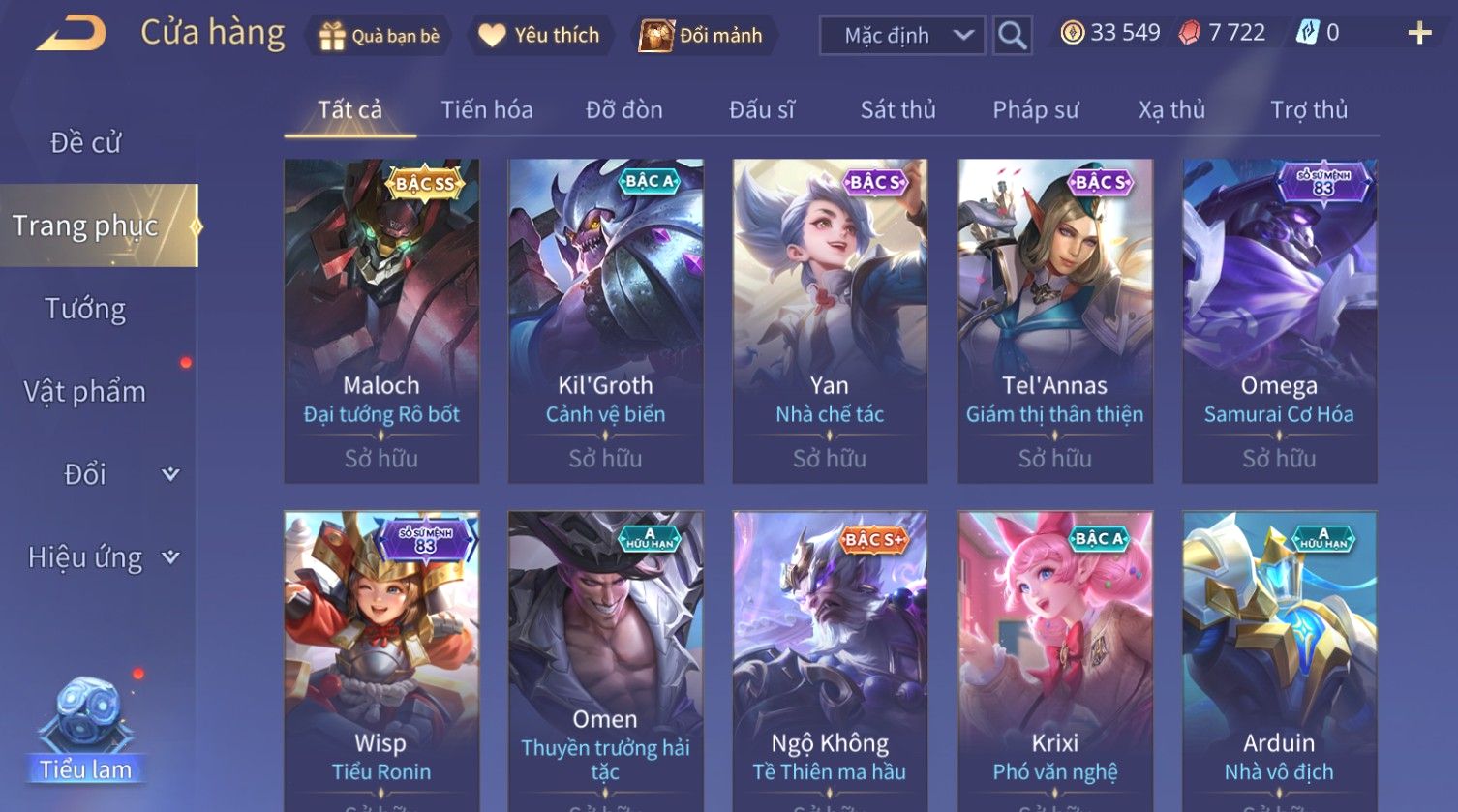The image size is (1458, 812).
Task: Open the Yêu thích favorites list
Action: pos(539,36)
